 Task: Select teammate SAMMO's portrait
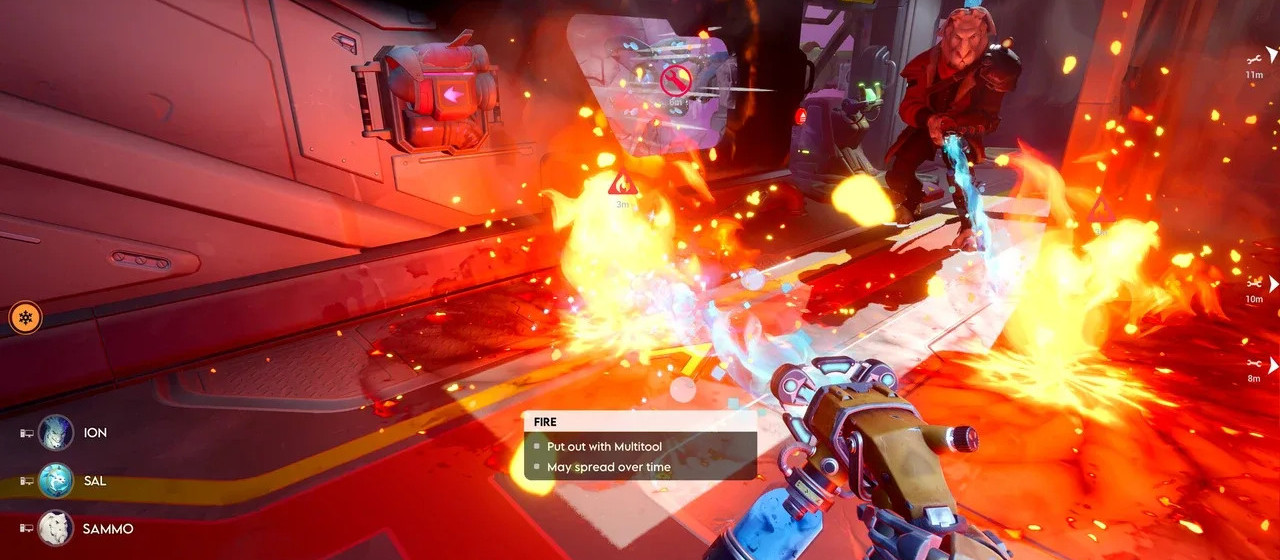pyautogui.click(x=56, y=528)
